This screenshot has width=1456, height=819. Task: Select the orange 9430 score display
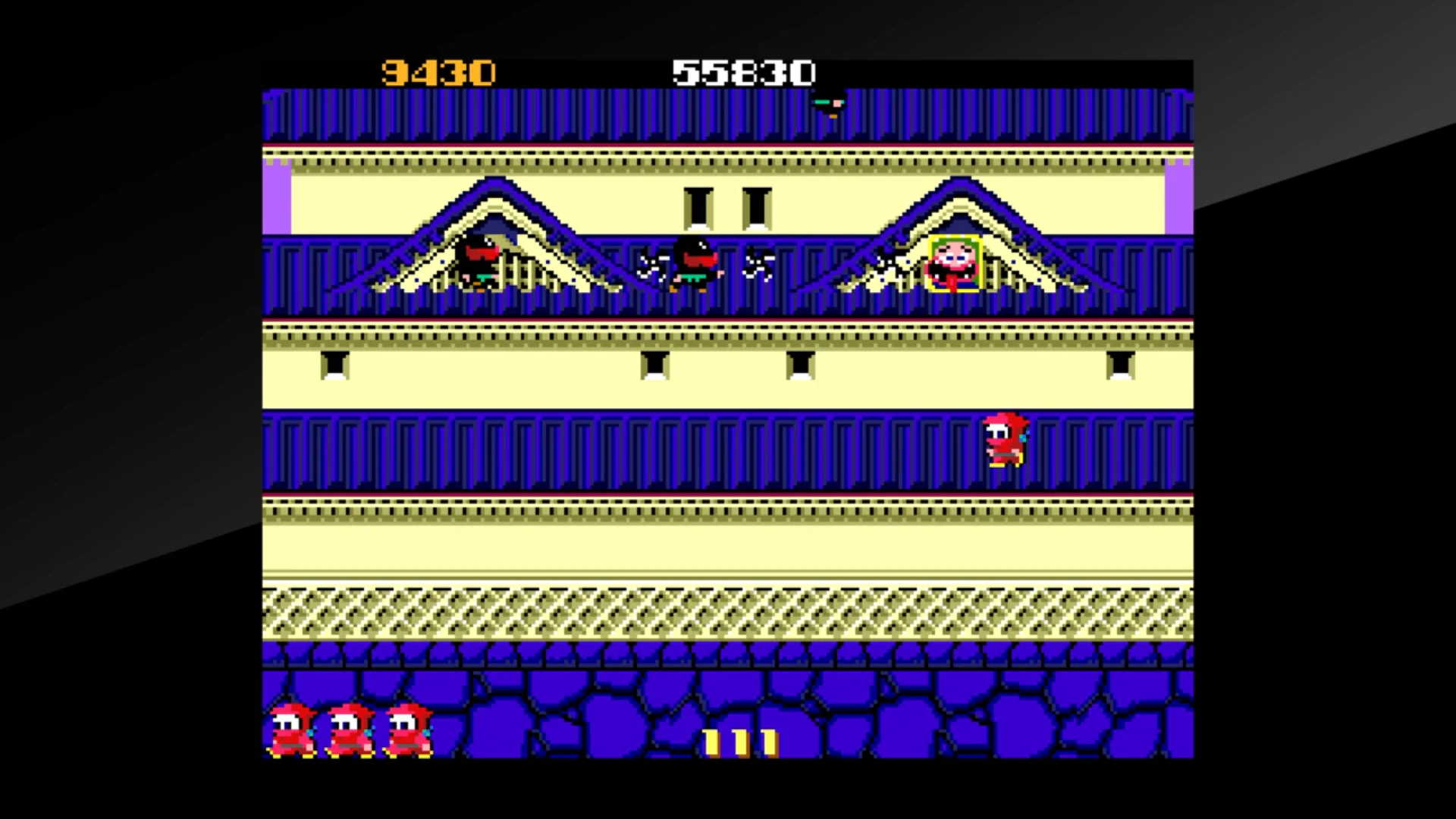click(x=438, y=72)
